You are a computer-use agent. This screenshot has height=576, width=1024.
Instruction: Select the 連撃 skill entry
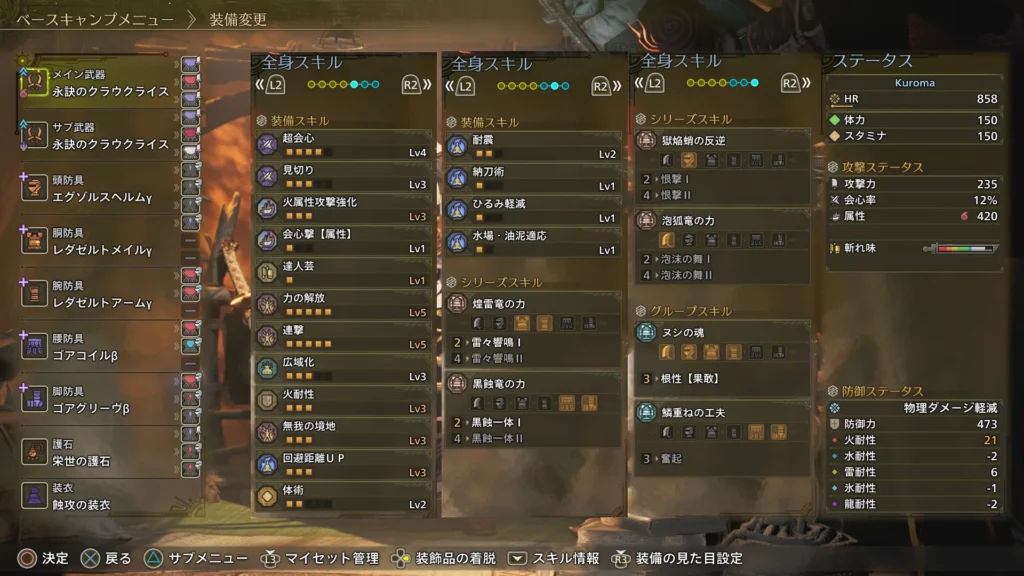[x=343, y=337]
